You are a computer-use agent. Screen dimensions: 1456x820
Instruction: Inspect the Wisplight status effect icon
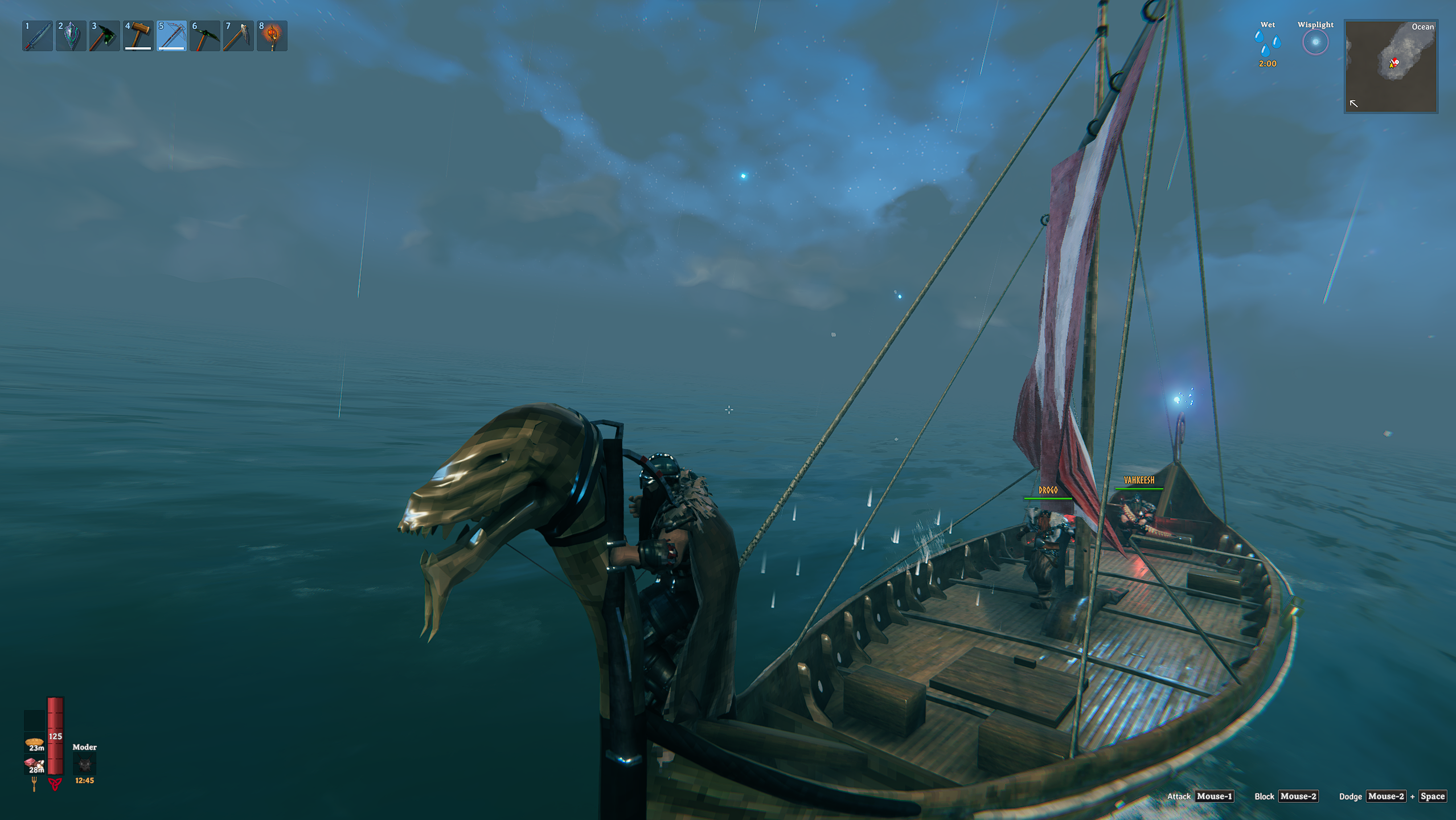coord(1315,43)
